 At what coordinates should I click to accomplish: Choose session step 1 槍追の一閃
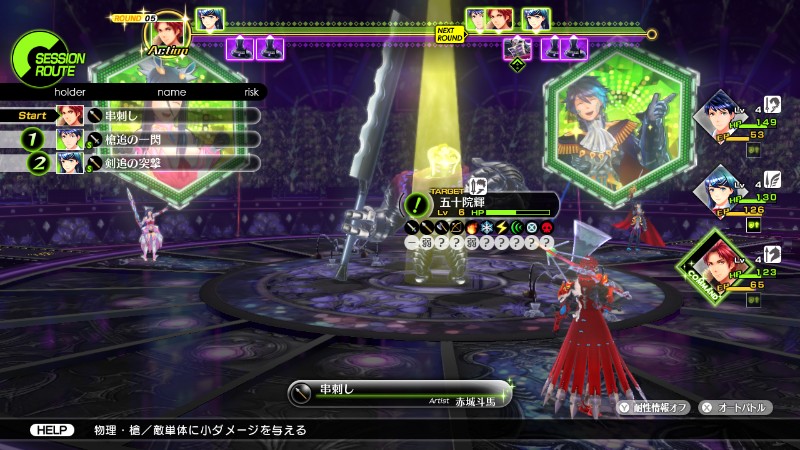coord(150,139)
